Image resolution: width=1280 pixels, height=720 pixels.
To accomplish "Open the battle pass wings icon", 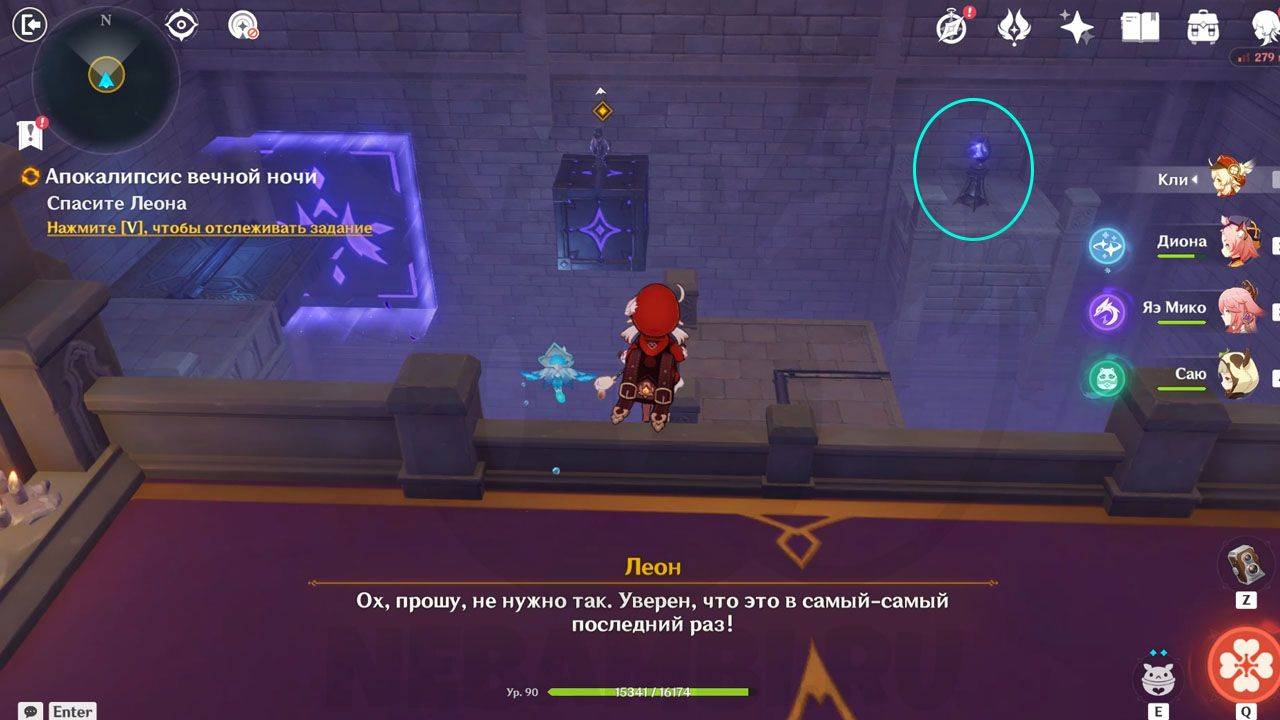I will coord(1014,27).
